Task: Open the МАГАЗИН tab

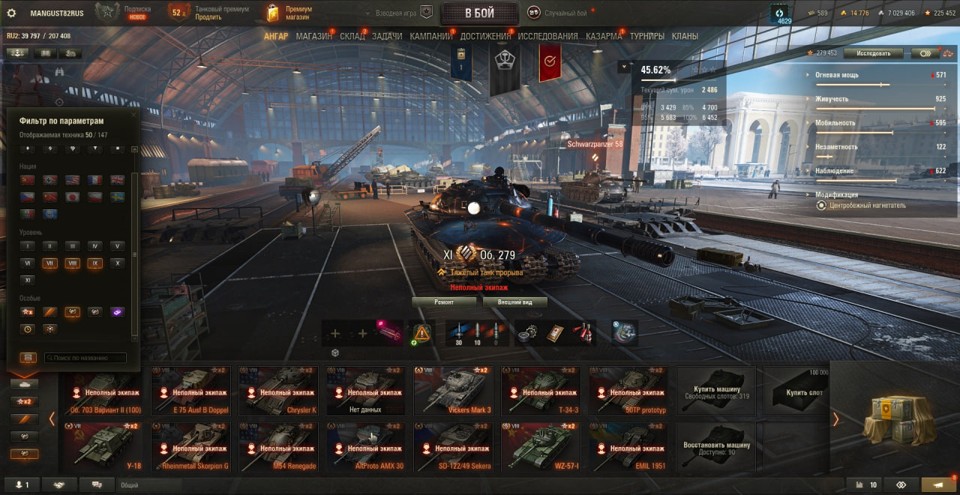Action: point(314,36)
